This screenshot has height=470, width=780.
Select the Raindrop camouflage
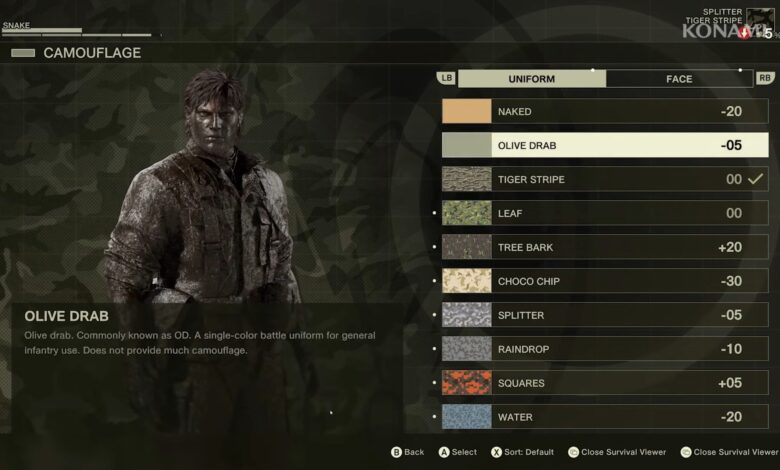(605, 350)
